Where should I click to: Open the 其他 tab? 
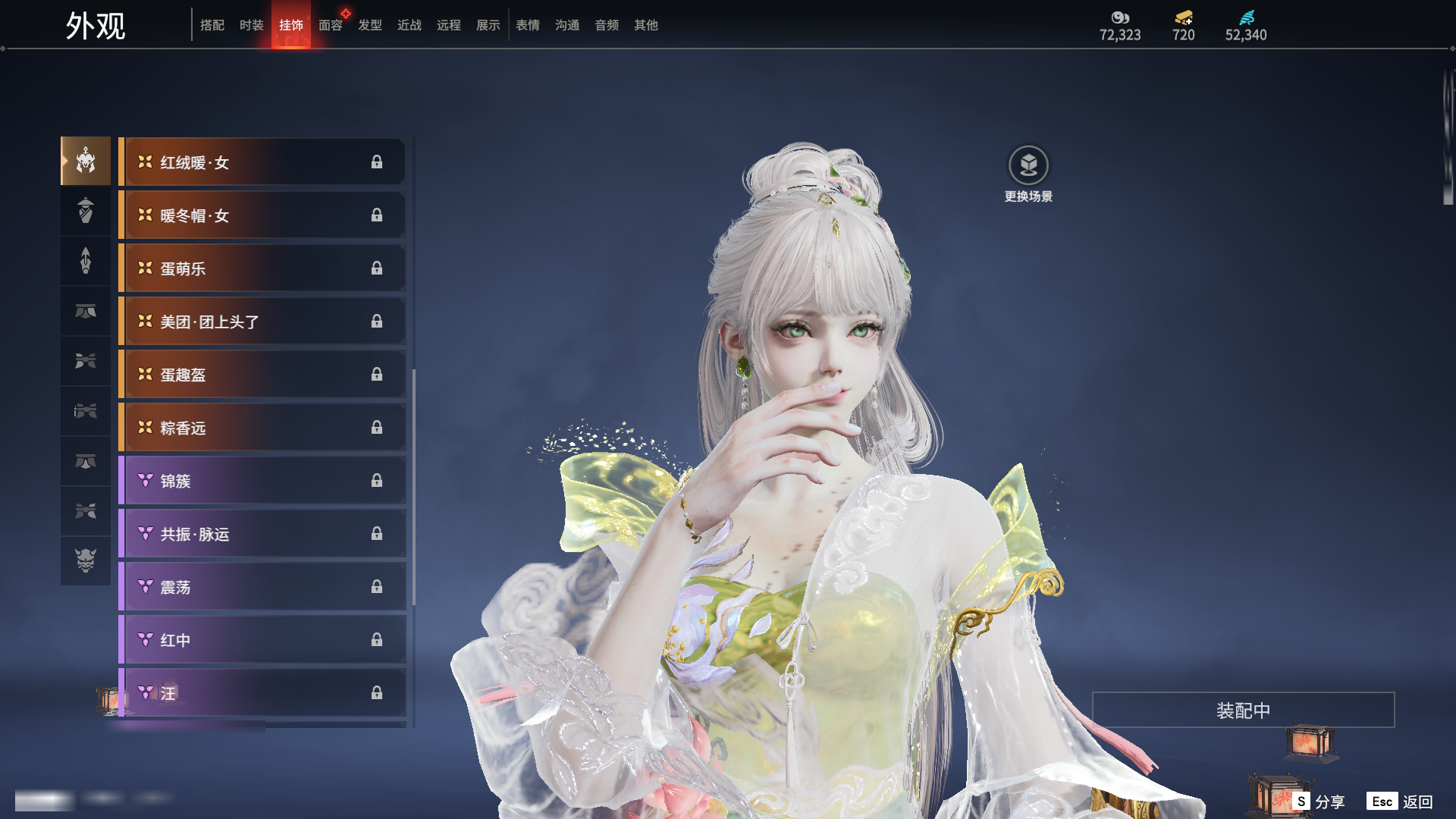(x=646, y=25)
